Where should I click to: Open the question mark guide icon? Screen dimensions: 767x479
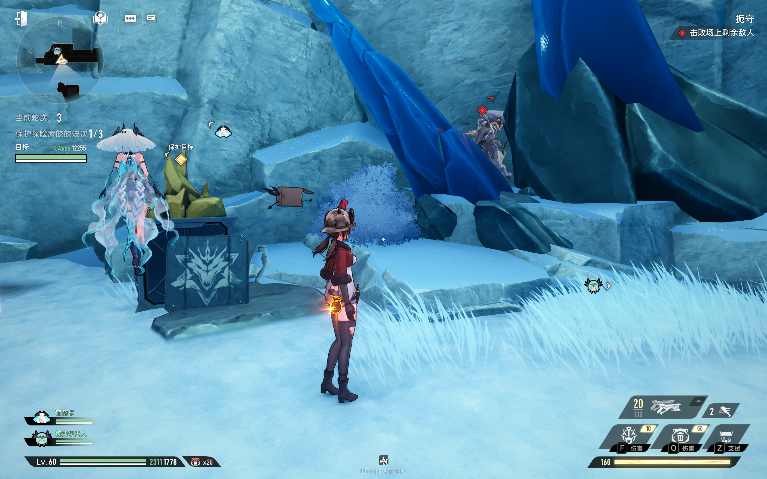tap(100, 17)
